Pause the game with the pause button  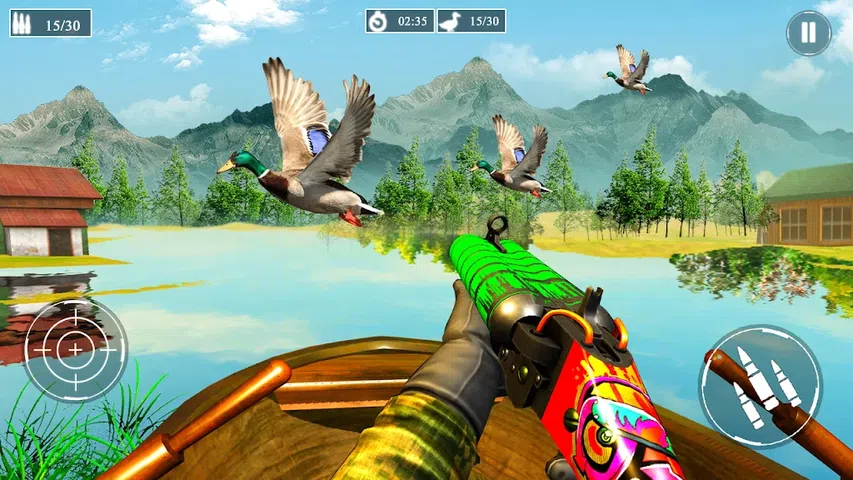point(808,34)
